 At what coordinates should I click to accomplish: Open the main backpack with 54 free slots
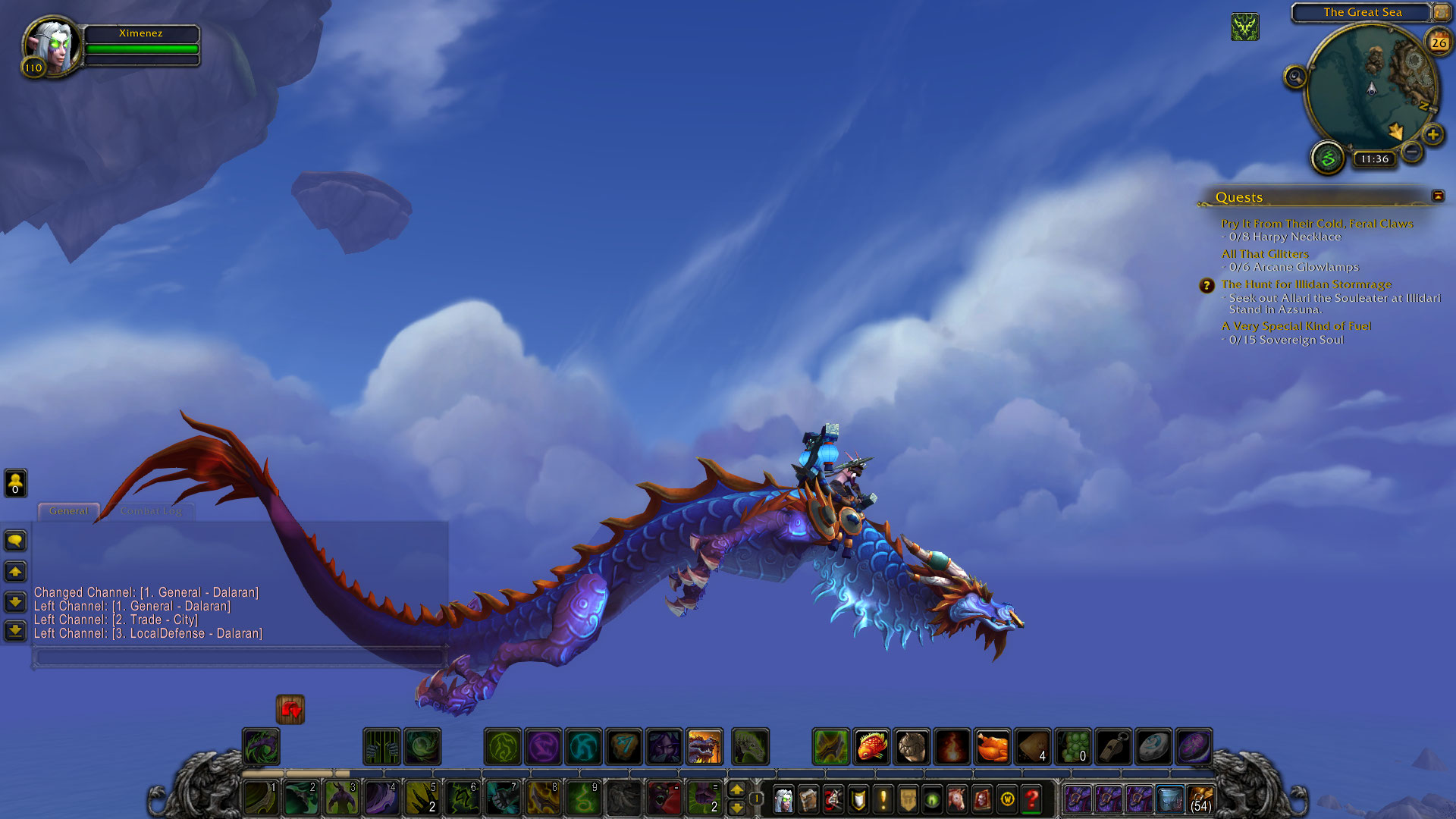point(1200,799)
